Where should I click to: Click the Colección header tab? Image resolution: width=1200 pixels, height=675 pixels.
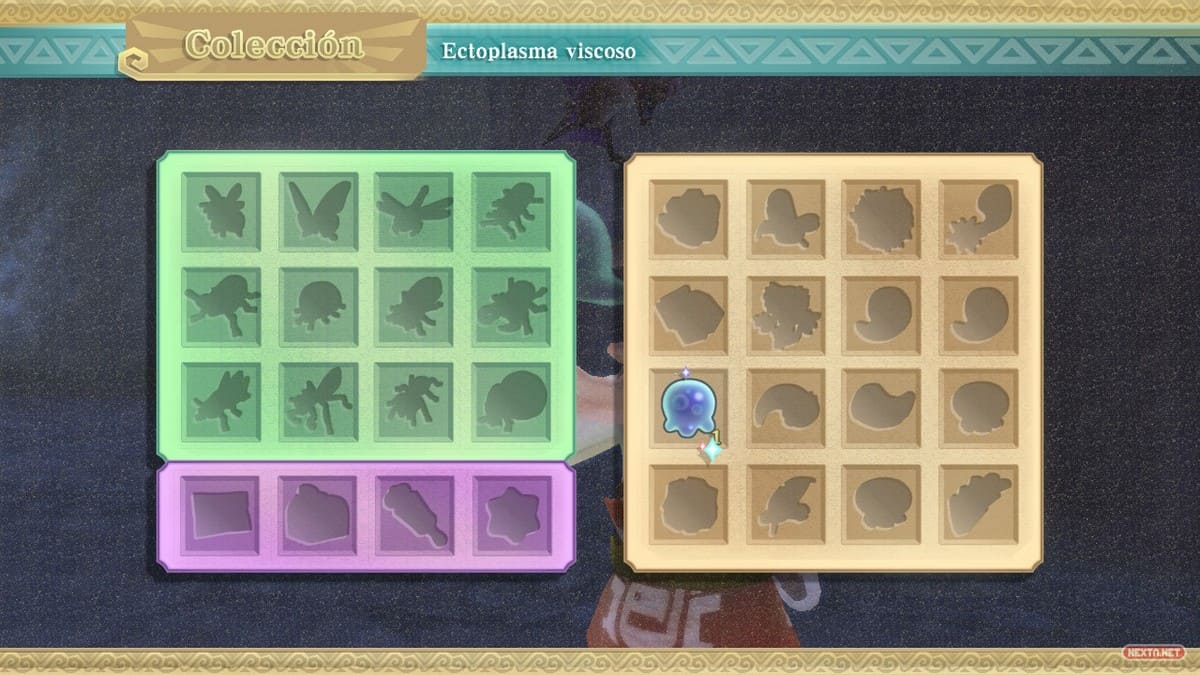click(275, 46)
